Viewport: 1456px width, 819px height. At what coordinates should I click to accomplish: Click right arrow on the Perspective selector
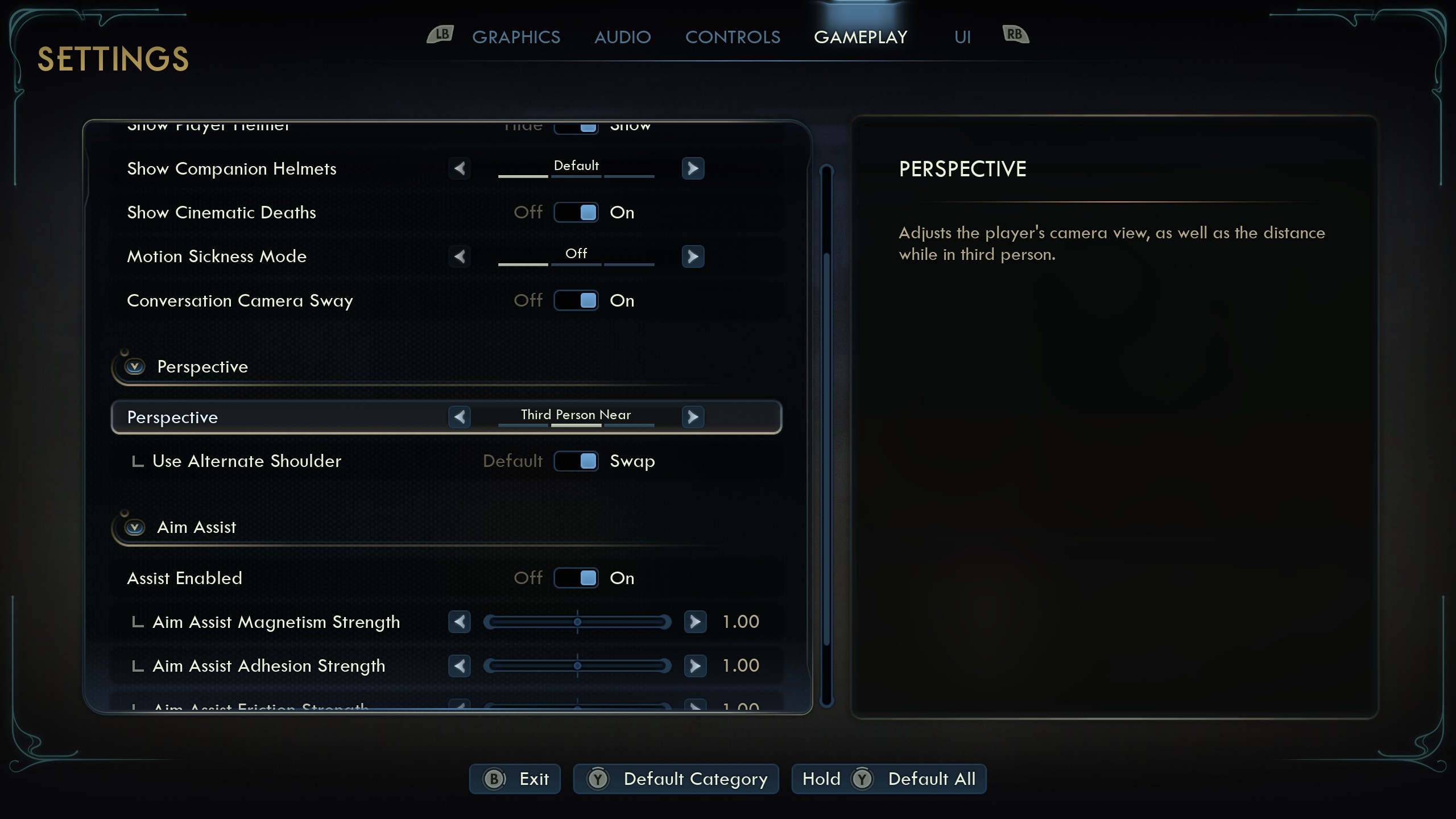(693, 417)
